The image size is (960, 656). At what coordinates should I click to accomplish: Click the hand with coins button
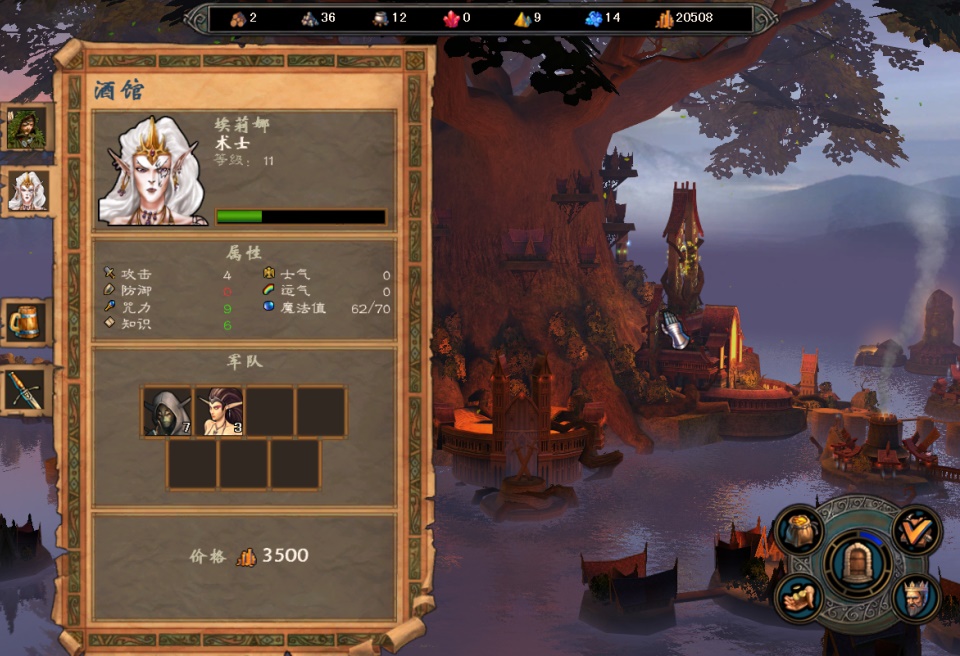(800, 598)
